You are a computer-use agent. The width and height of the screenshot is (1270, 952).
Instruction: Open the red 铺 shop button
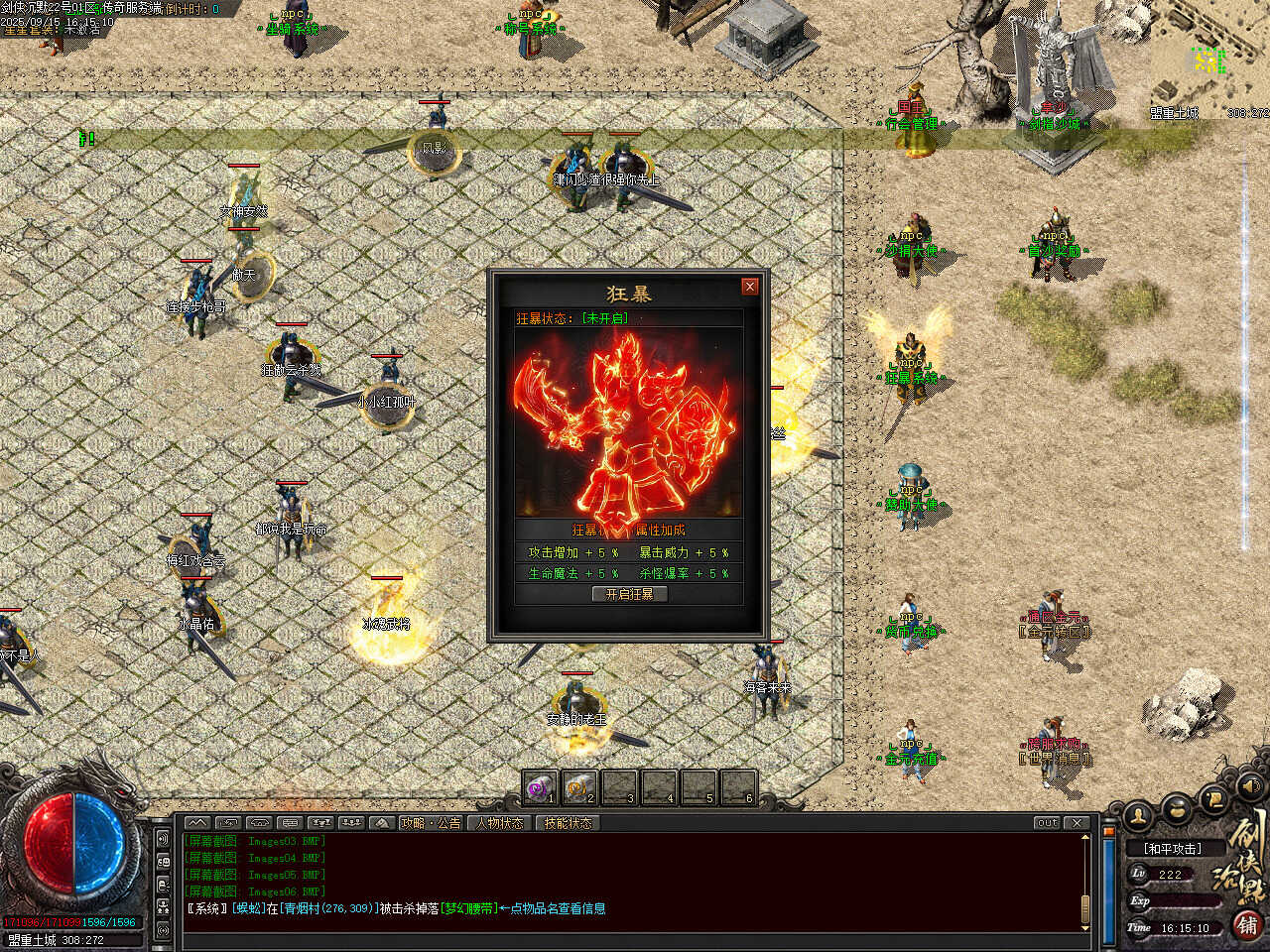click(1247, 924)
